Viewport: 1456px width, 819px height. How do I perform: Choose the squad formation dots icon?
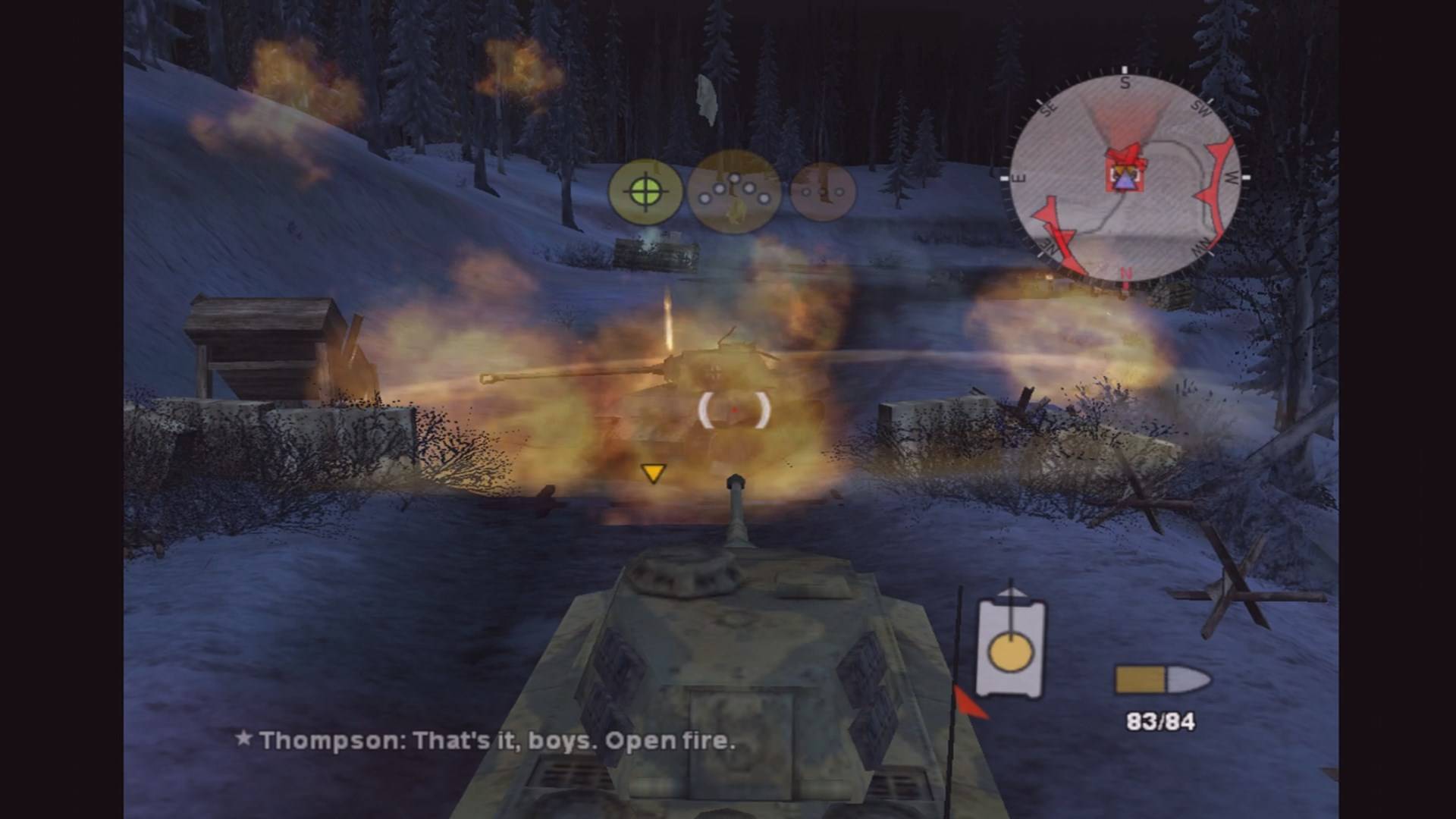point(733,191)
